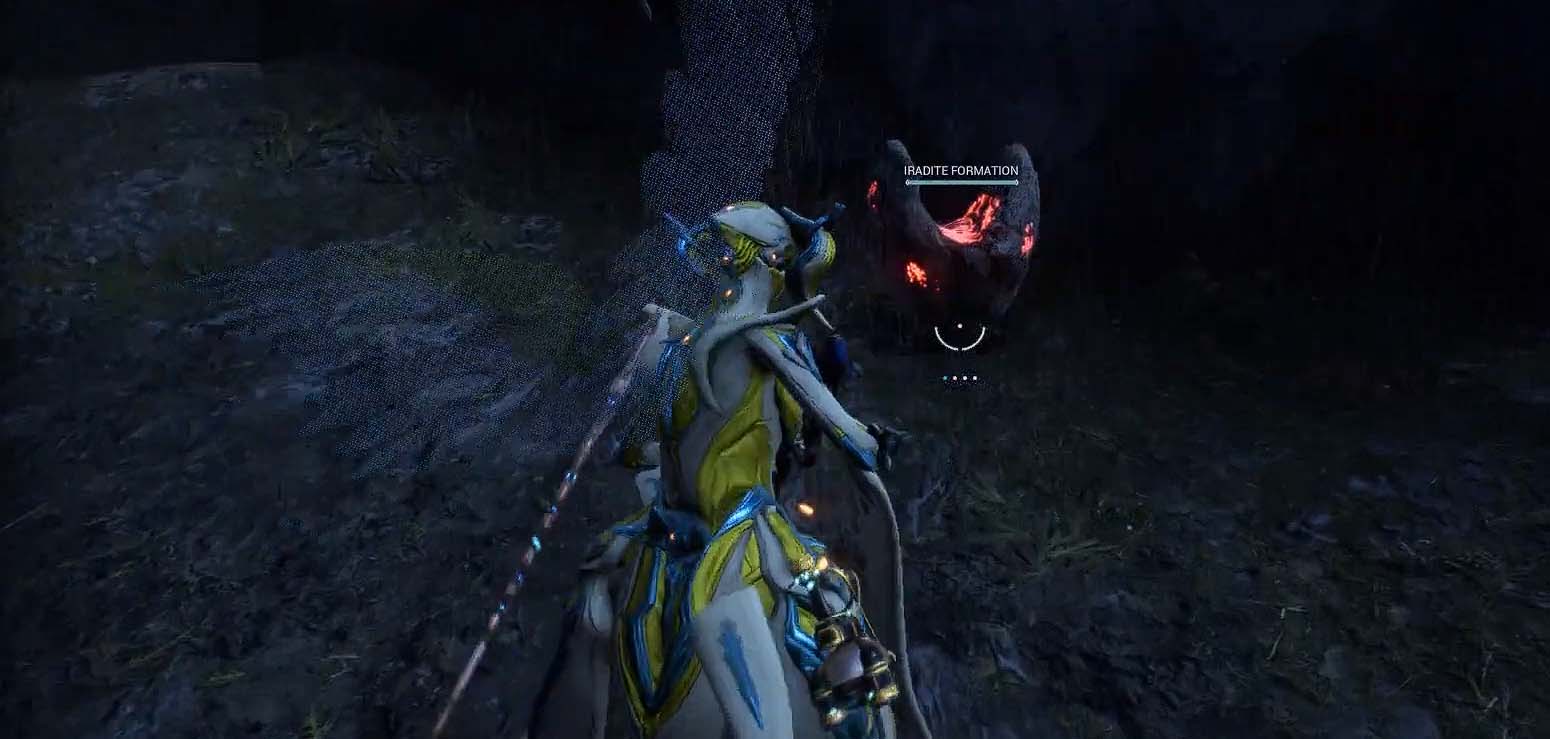The width and height of the screenshot is (1550, 739).
Task: Toggle the dimmed white dot beside the cyan one
Action: click(954, 378)
